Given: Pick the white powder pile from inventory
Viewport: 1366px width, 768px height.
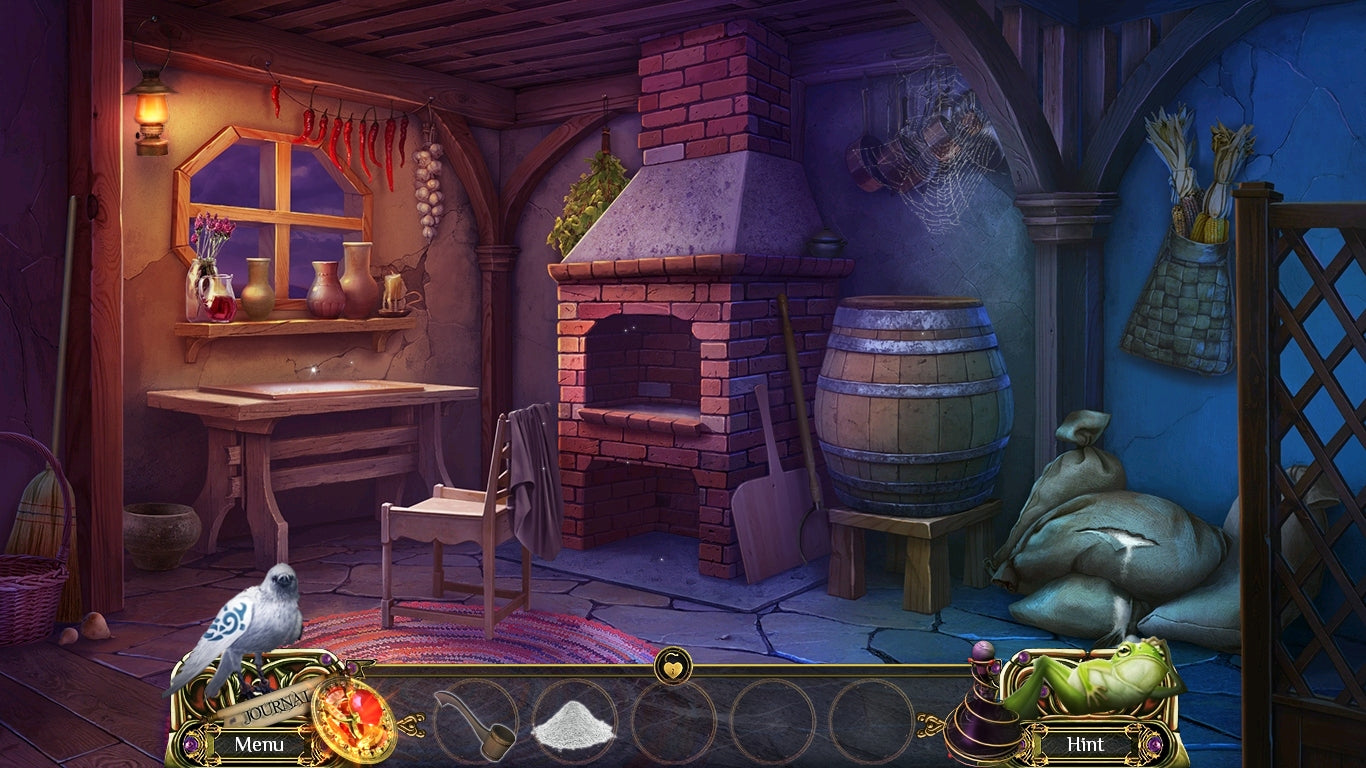Looking at the screenshot, I should point(573,724).
